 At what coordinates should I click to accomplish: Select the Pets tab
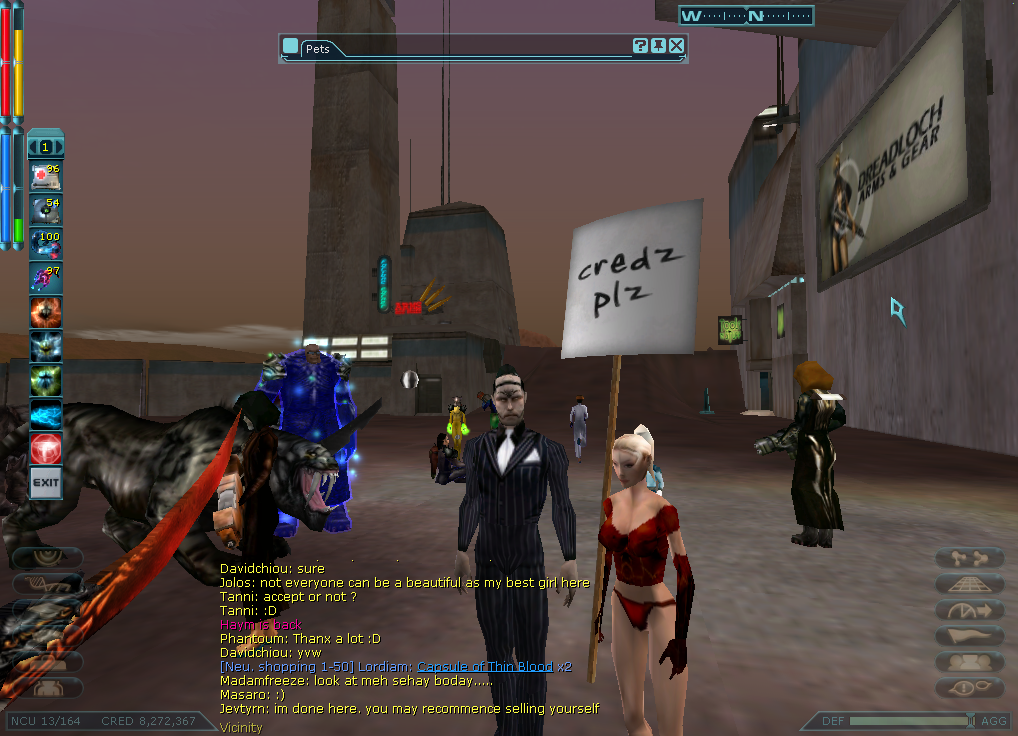[x=318, y=48]
